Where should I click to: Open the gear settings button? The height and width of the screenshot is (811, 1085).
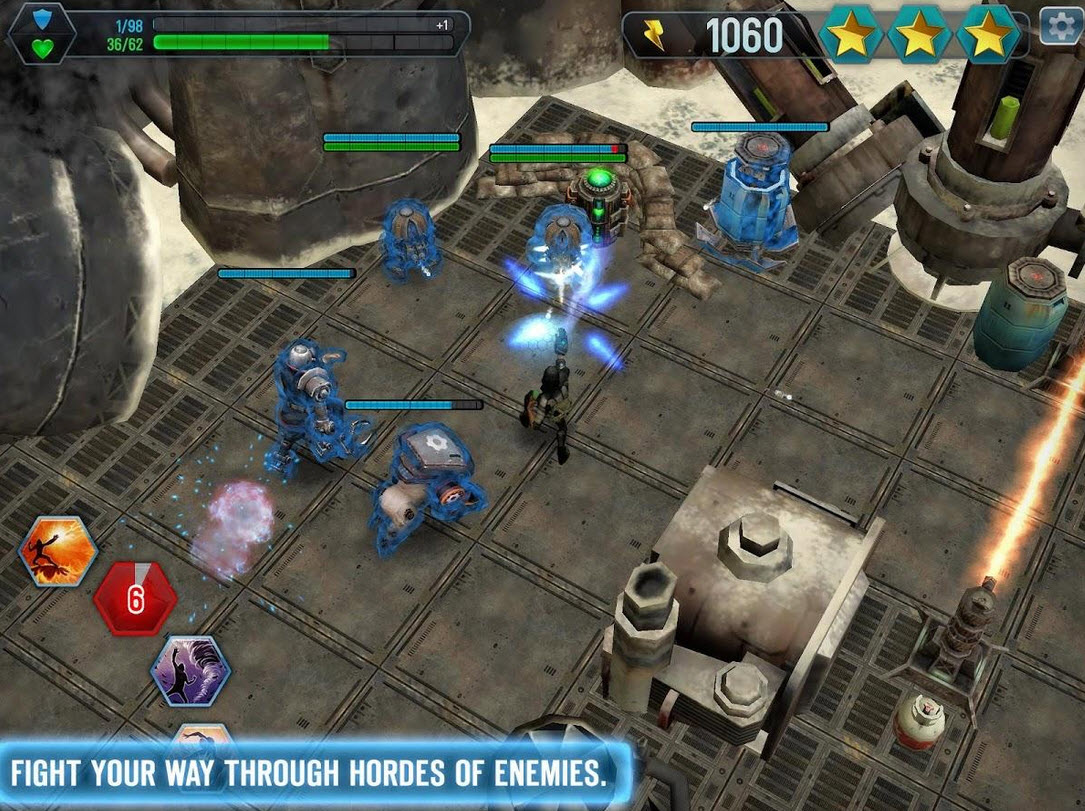click(1061, 26)
